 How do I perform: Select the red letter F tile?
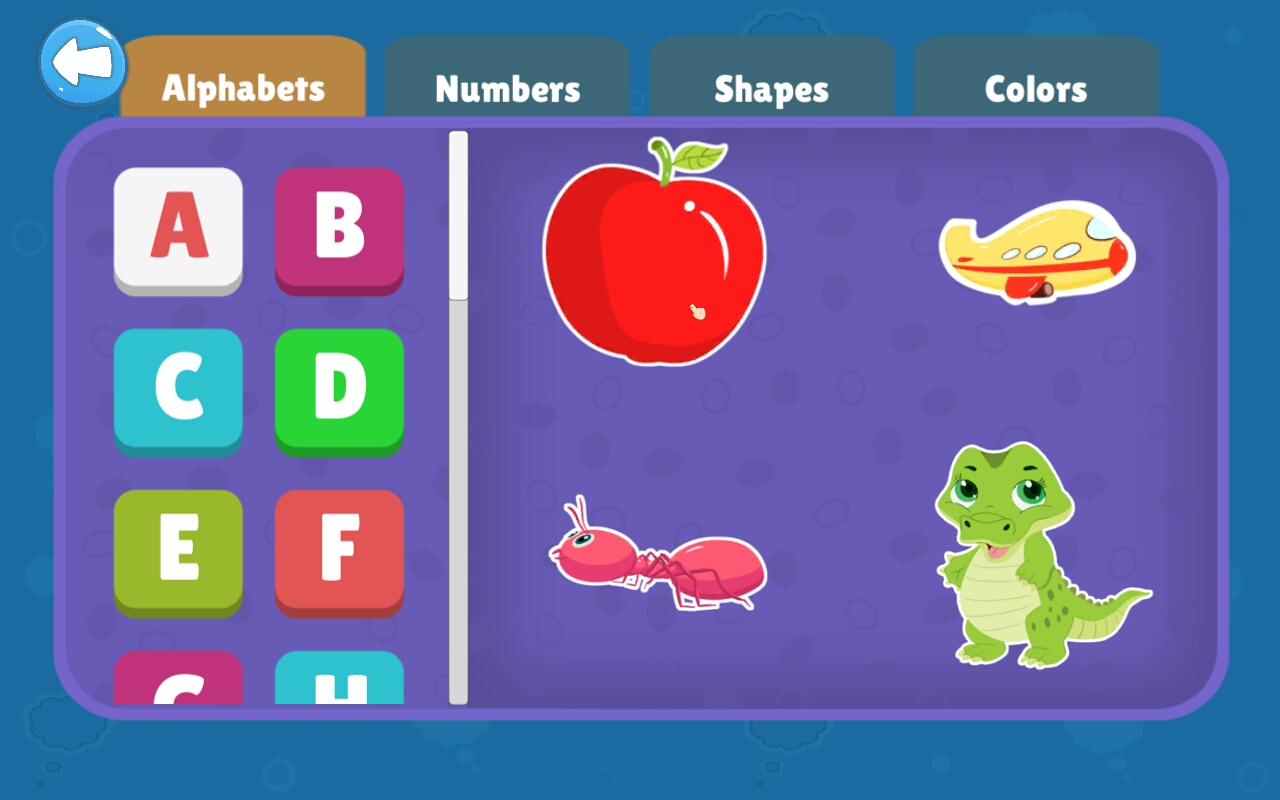click(339, 550)
